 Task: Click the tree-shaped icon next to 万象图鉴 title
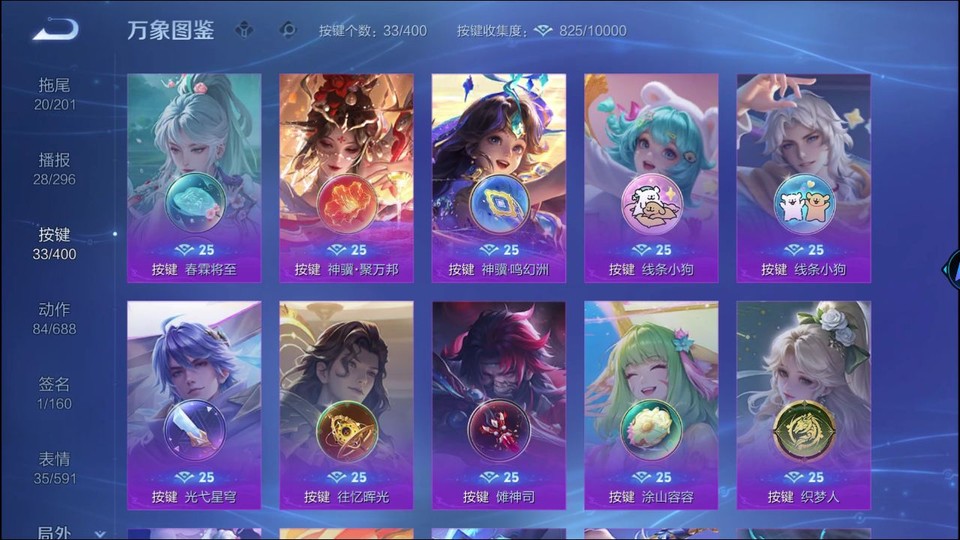[244, 30]
